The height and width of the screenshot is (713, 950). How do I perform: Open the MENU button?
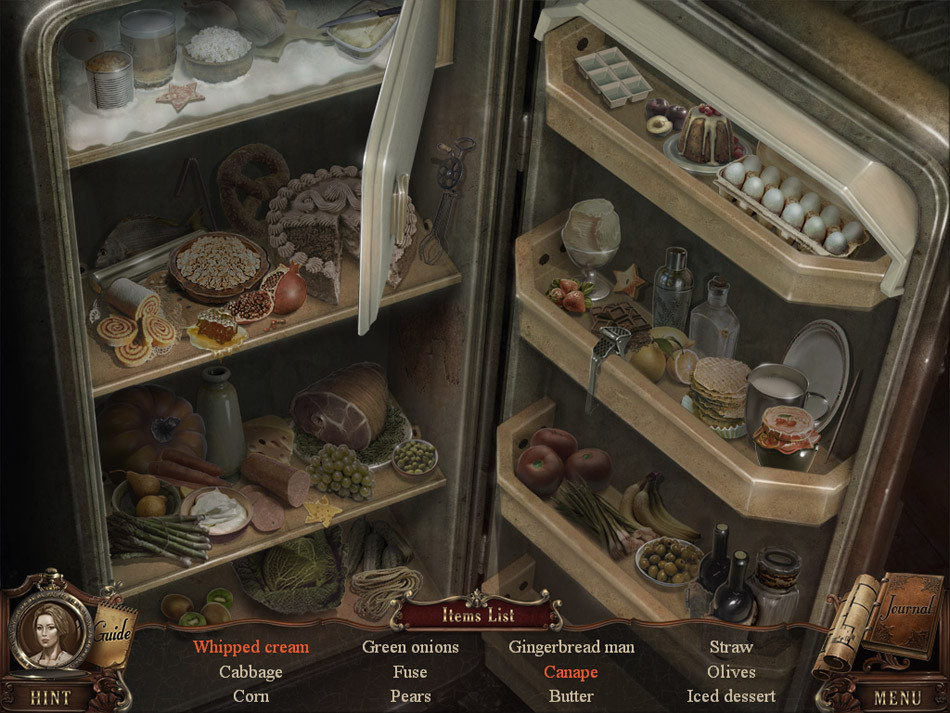point(897,697)
